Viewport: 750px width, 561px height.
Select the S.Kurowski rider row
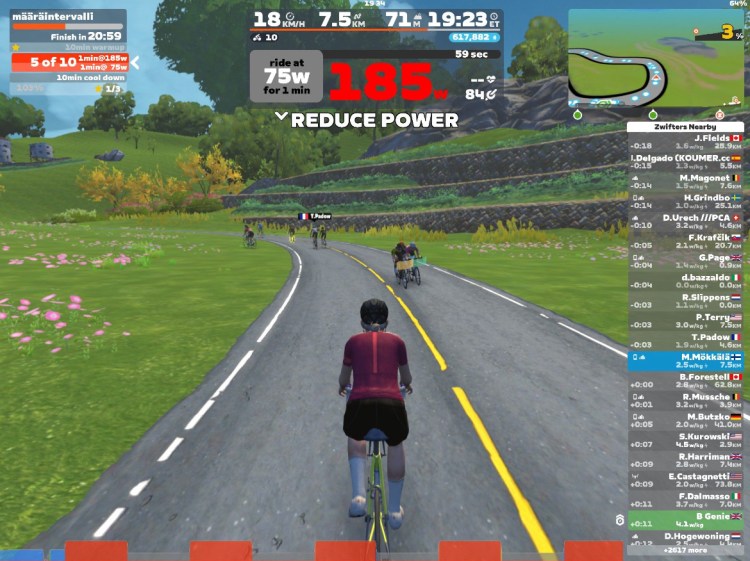pyautogui.click(x=686, y=439)
